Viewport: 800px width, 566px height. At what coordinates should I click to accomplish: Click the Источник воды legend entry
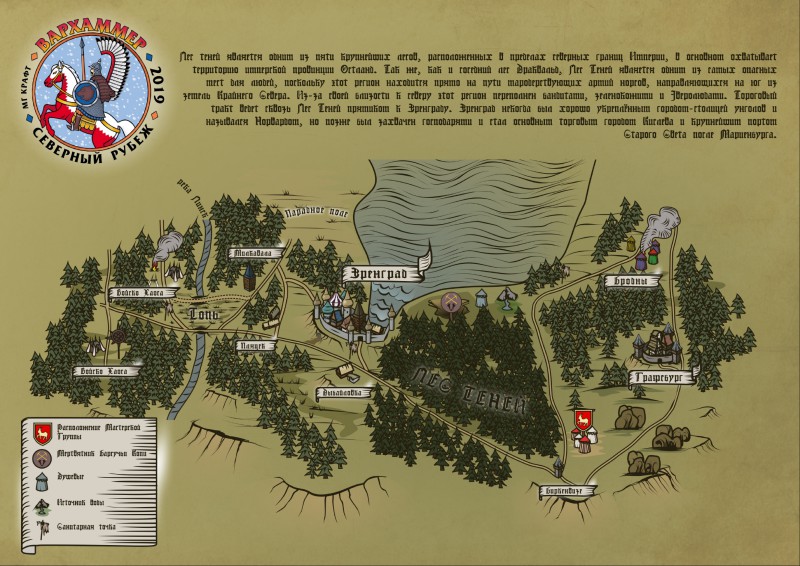coord(42,505)
